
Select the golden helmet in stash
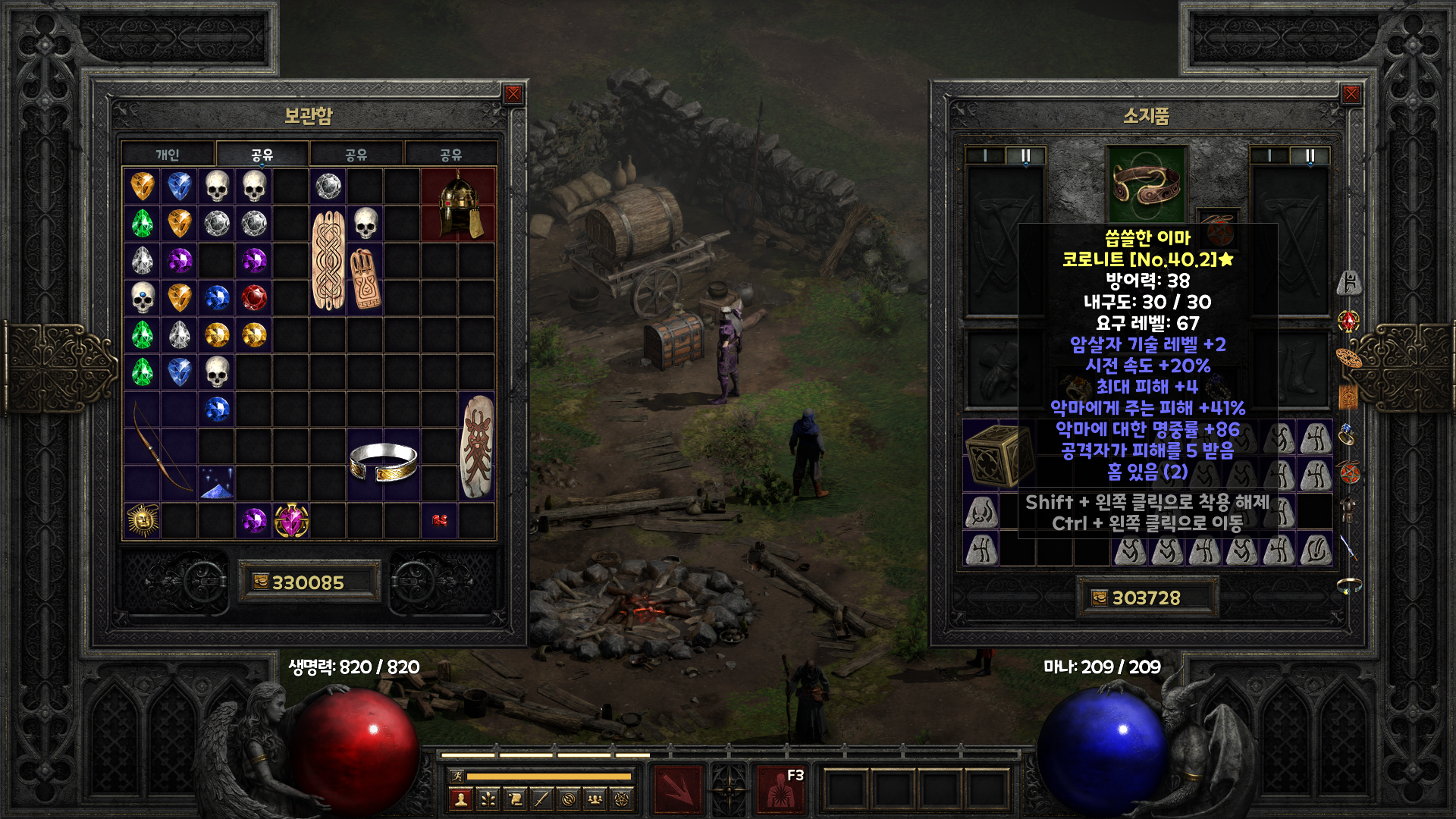pos(458,205)
